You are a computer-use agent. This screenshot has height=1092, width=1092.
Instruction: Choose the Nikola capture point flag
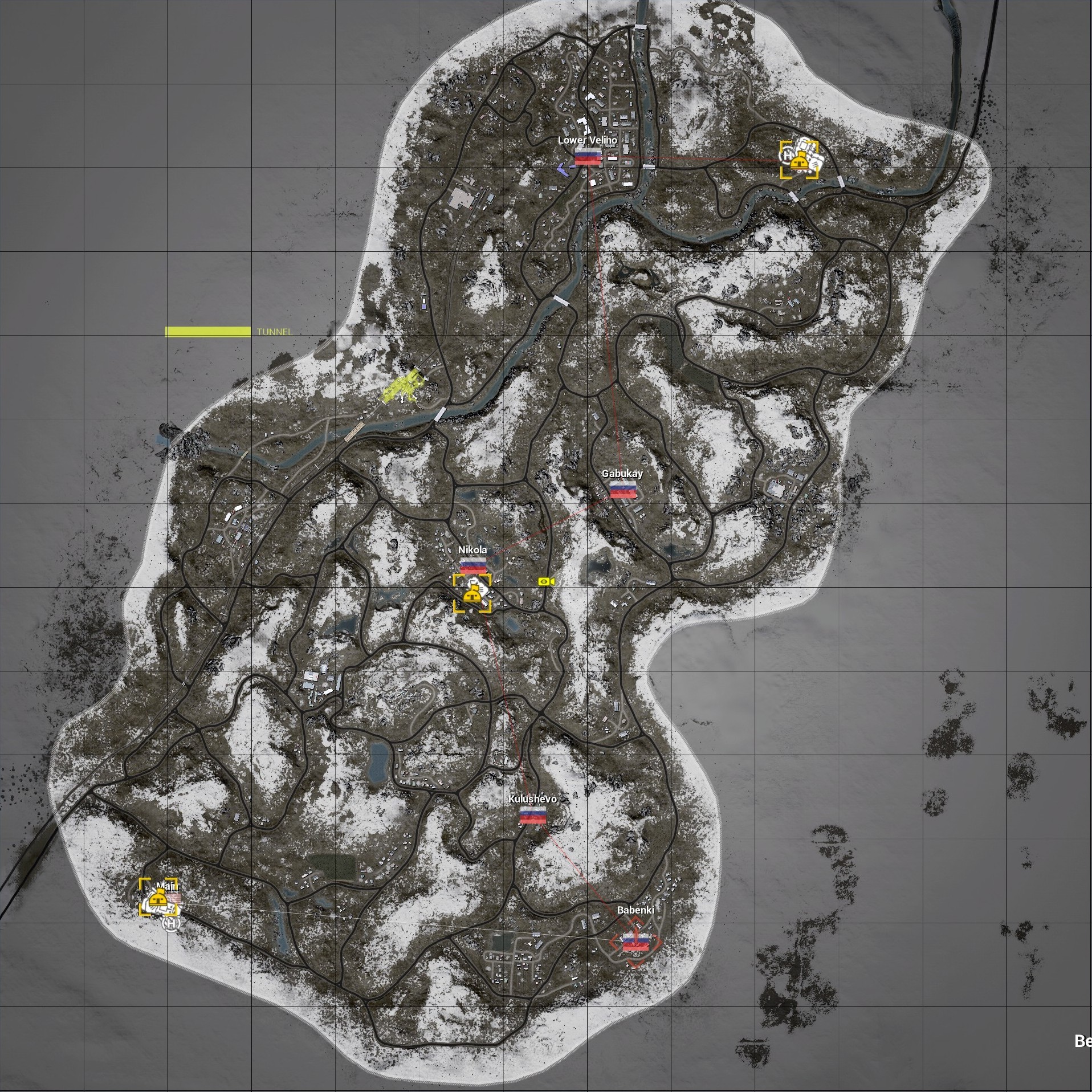coord(472,565)
